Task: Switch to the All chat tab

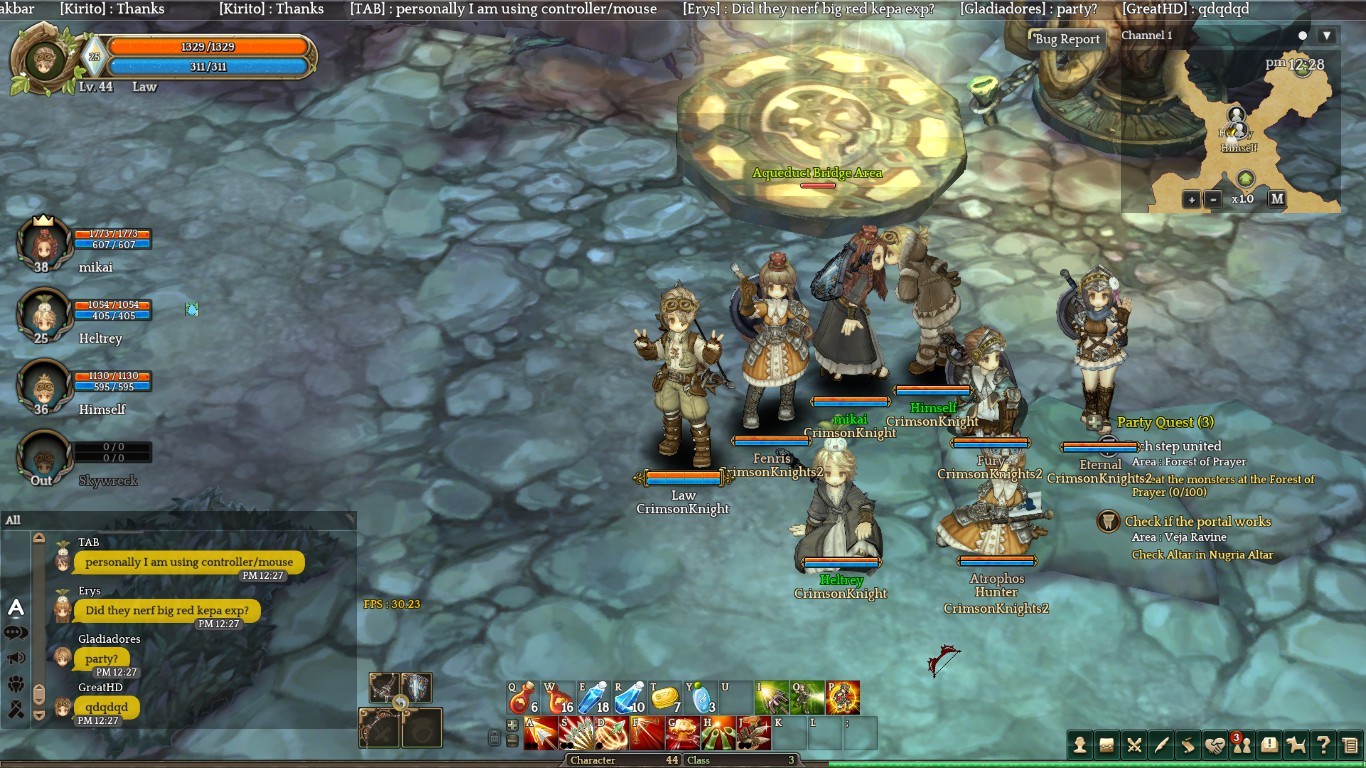Action: click(13, 520)
